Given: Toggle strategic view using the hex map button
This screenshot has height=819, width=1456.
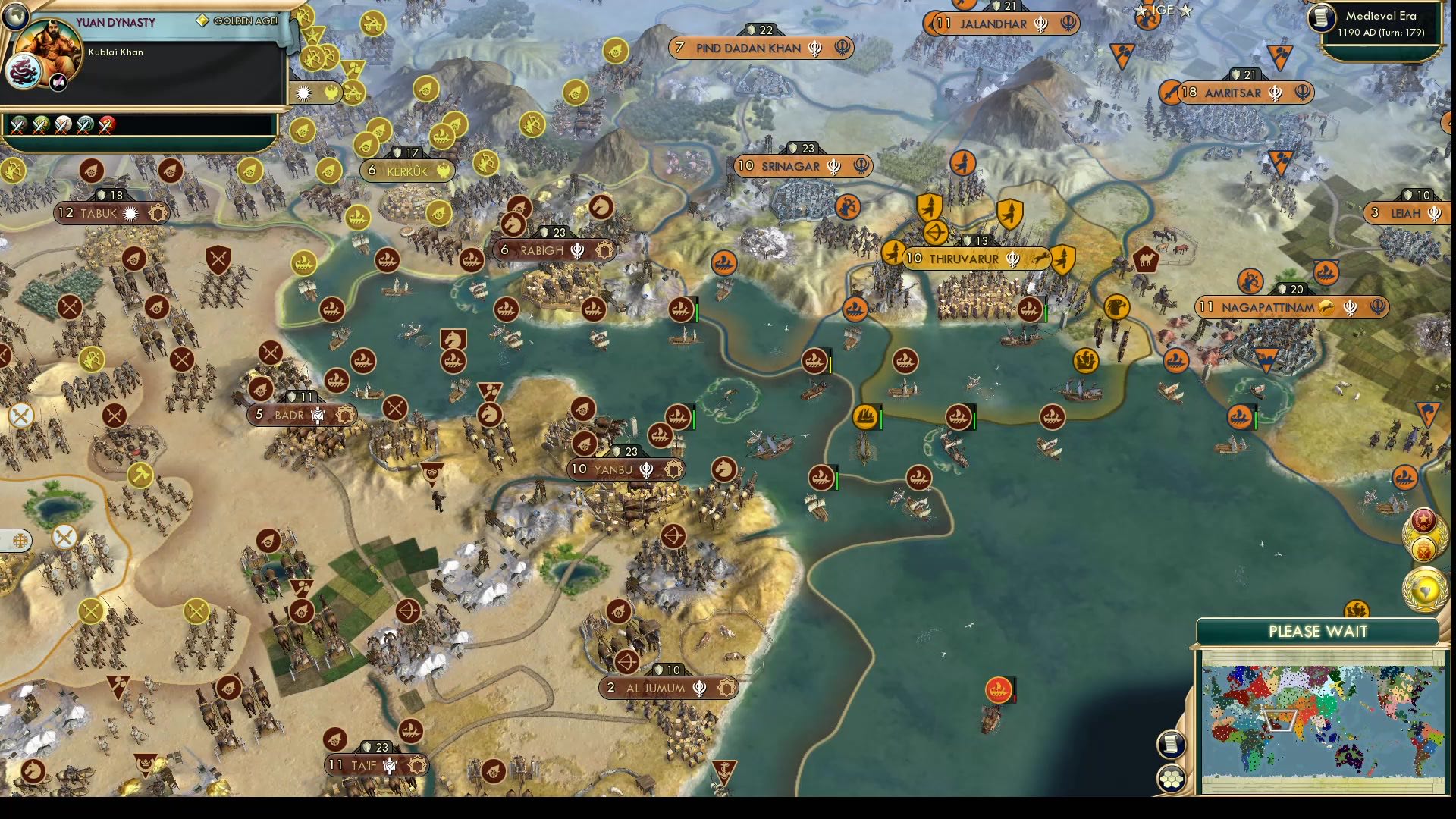Looking at the screenshot, I should coord(1170,777).
